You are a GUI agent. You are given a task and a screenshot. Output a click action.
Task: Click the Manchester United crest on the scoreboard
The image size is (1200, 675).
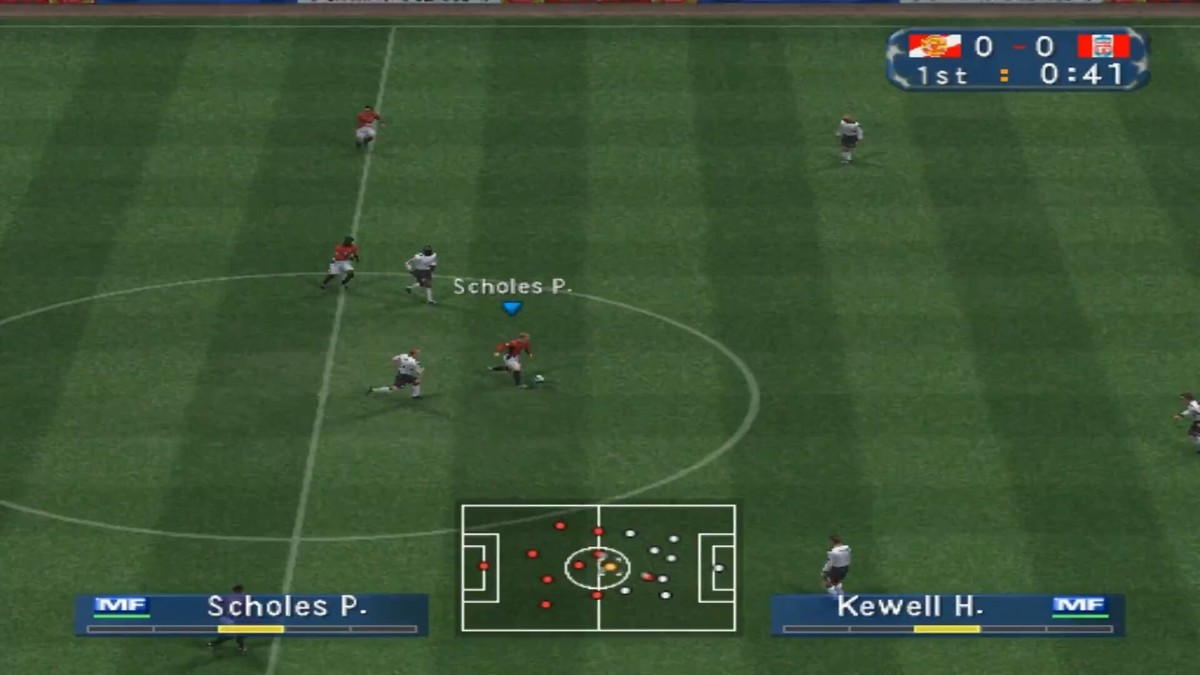pos(935,46)
